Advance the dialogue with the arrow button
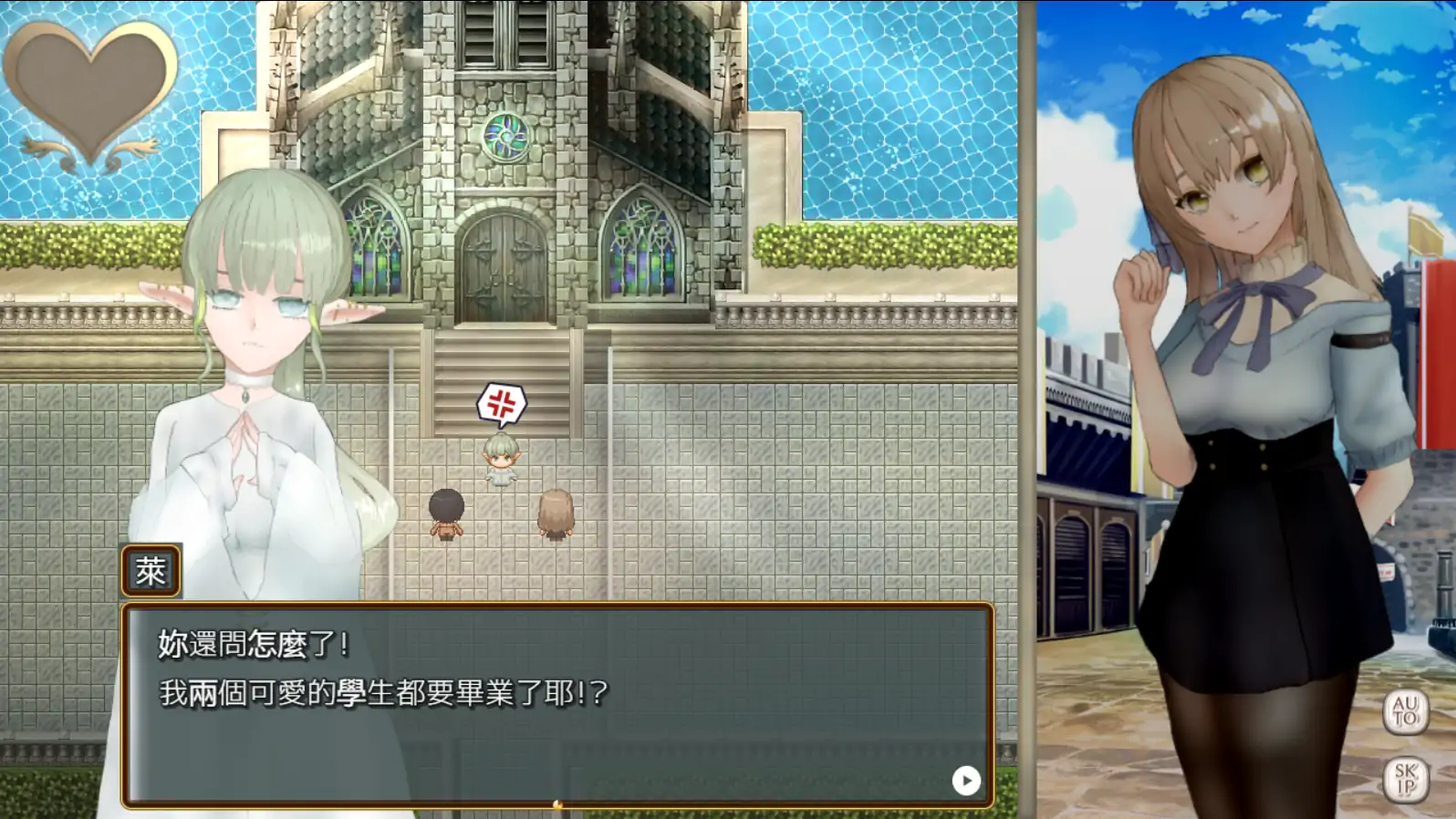 [964, 781]
